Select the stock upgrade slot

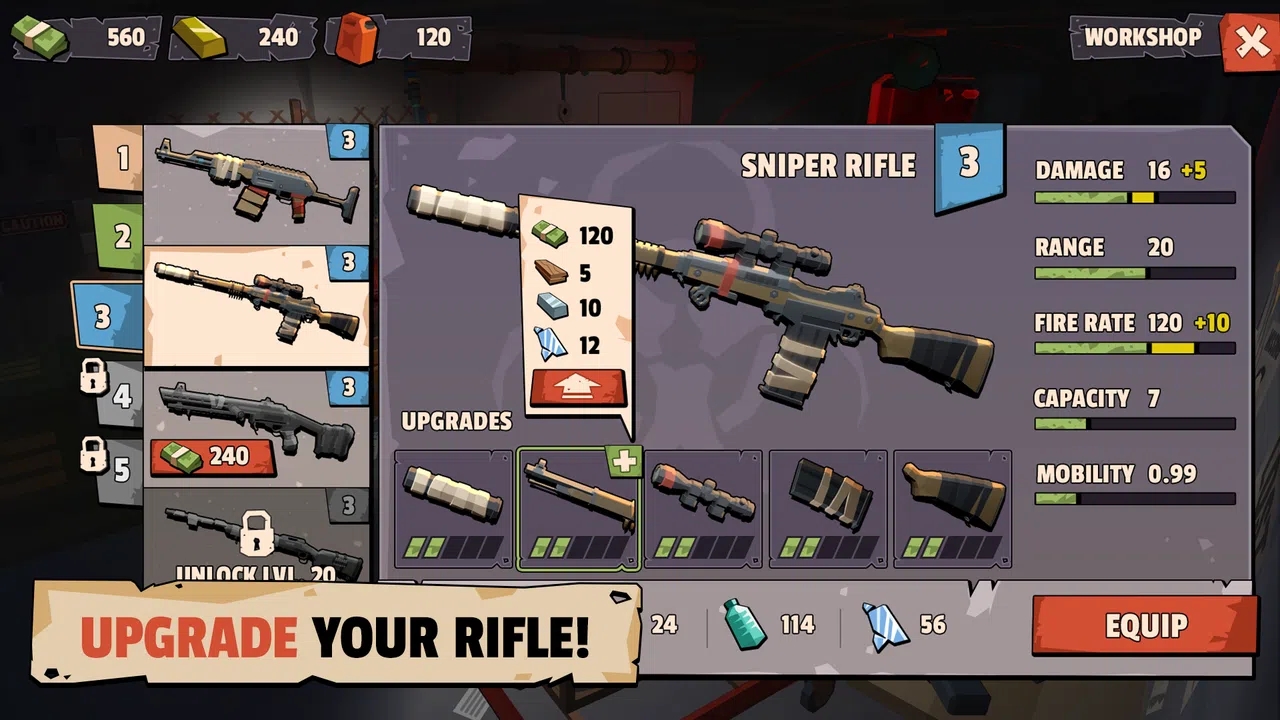click(x=952, y=509)
